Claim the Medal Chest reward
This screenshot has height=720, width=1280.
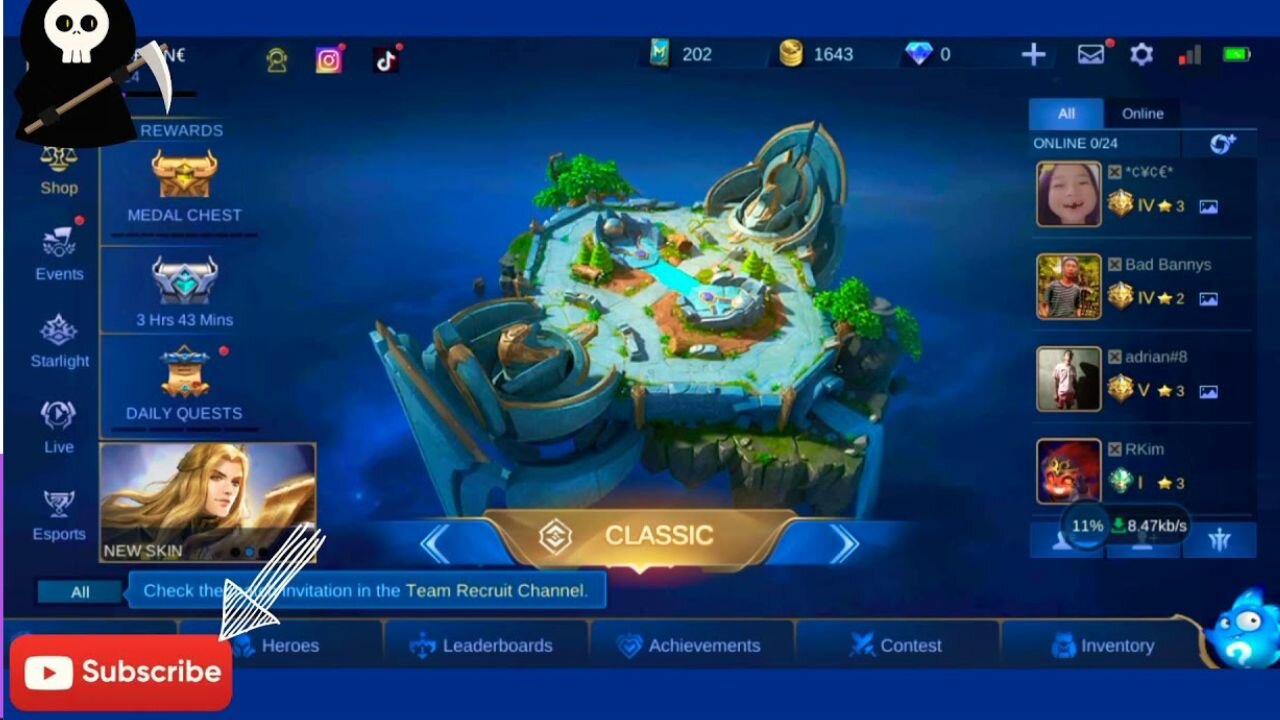click(184, 185)
